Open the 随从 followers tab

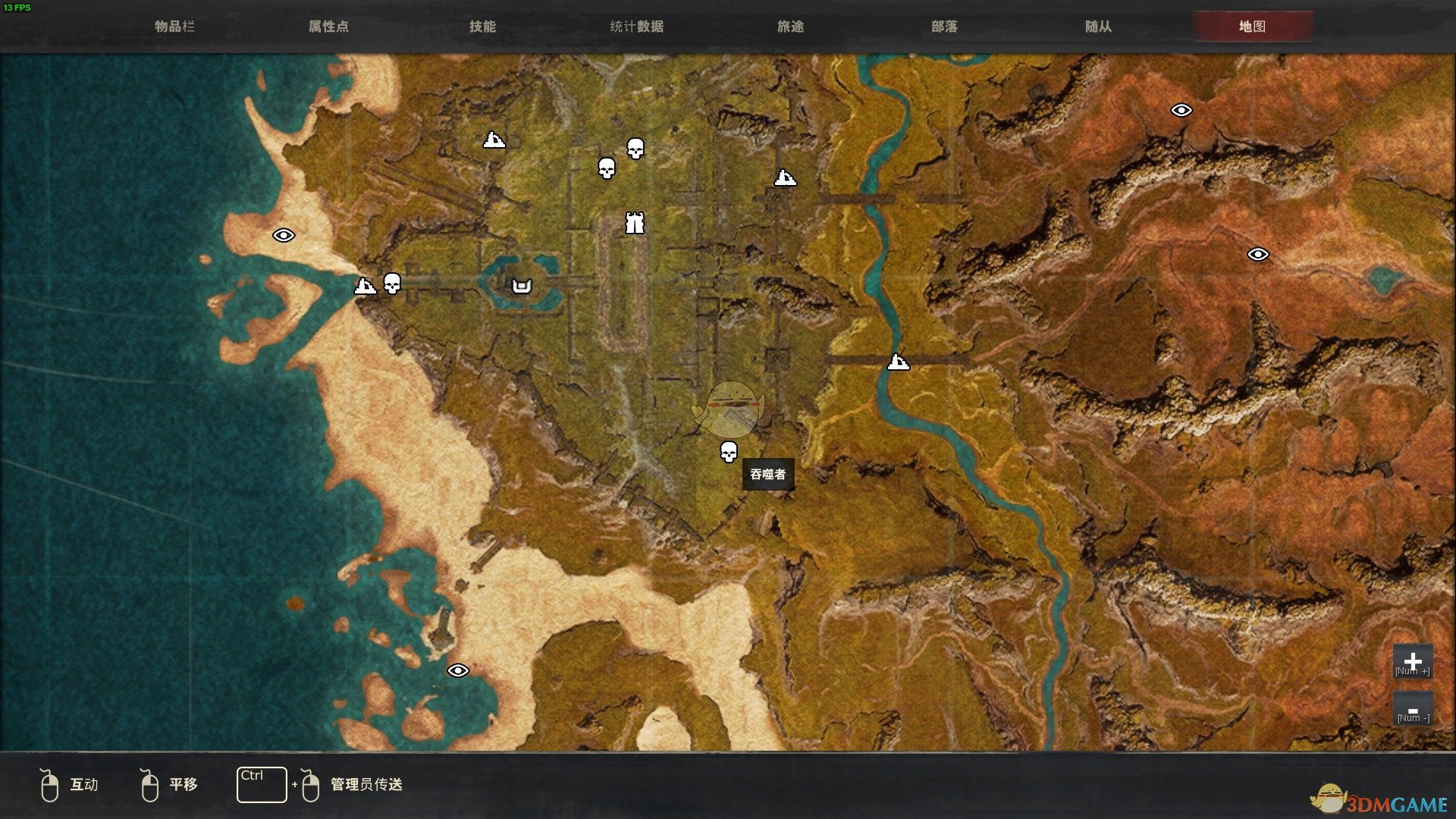(1098, 27)
